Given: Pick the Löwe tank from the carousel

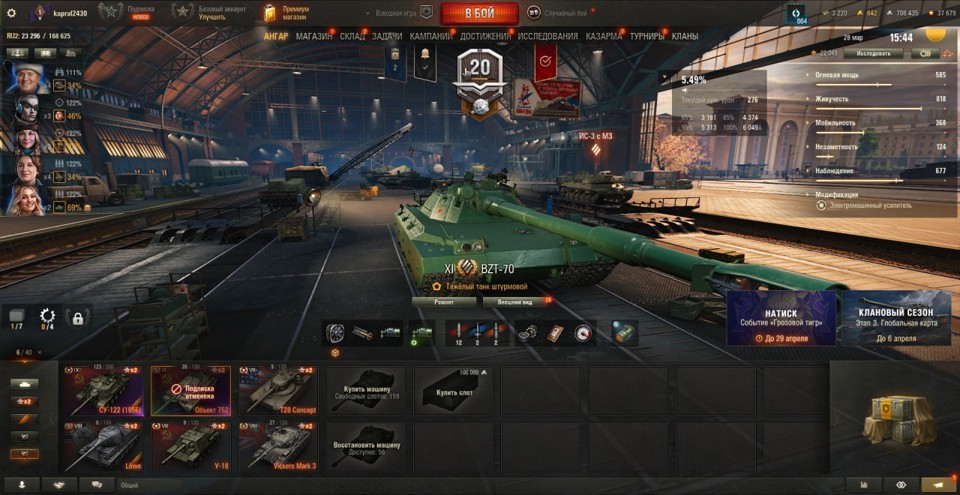Looking at the screenshot, I should point(102,445).
